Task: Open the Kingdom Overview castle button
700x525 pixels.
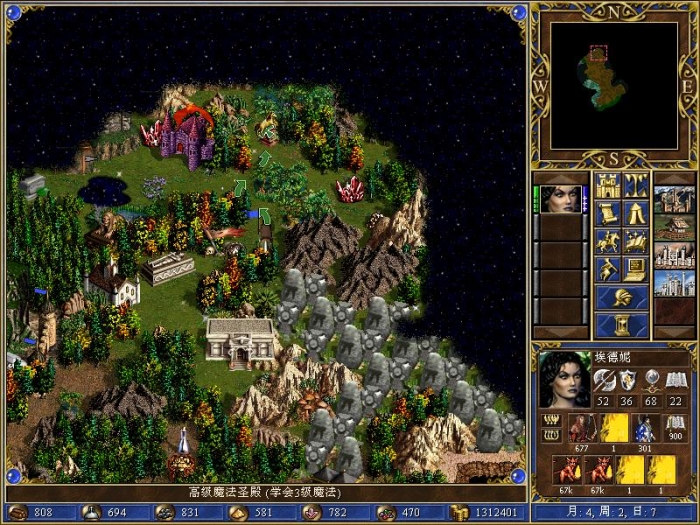Action: click(x=607, y=185)
